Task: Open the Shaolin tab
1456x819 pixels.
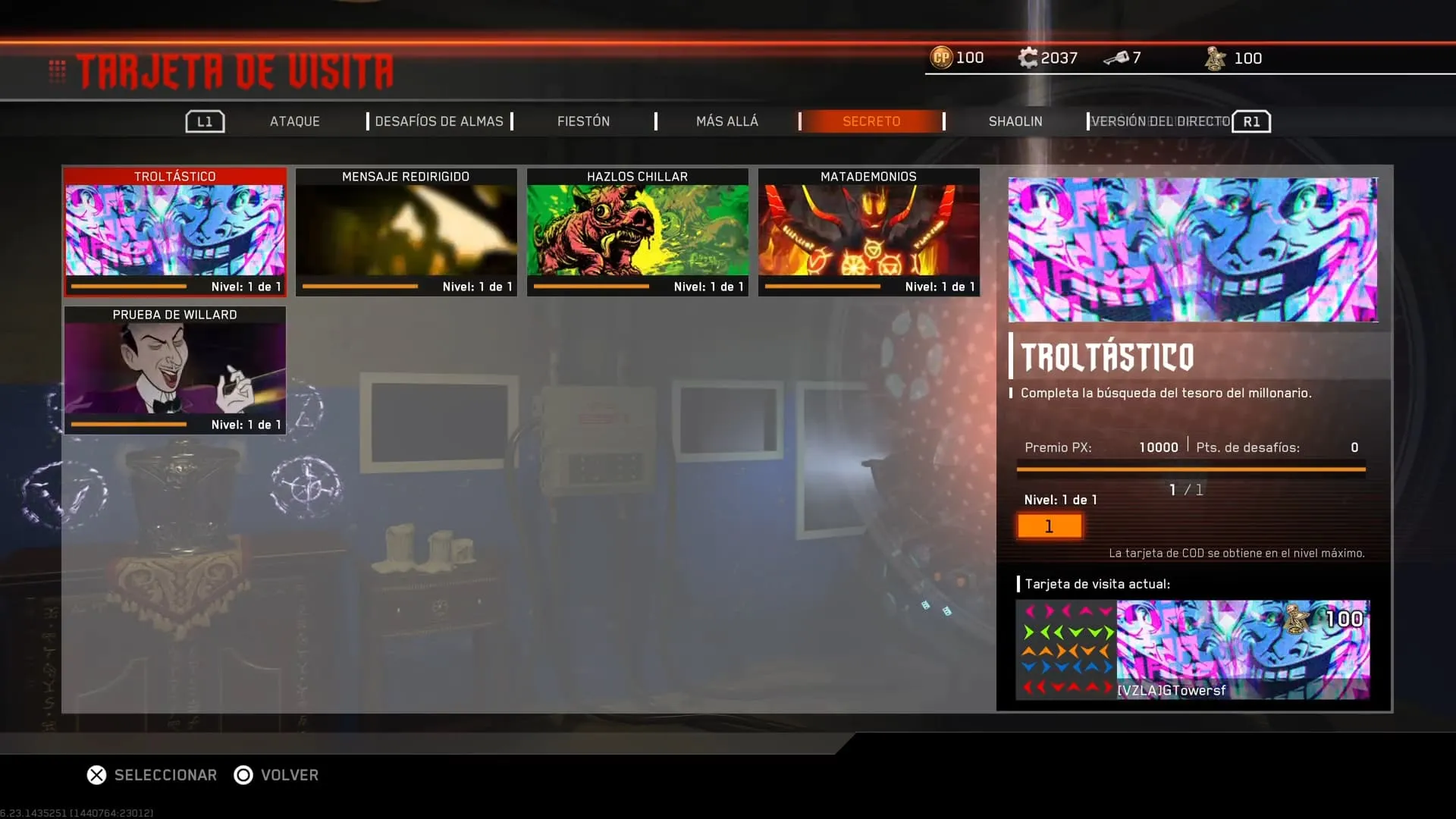Action: click(x=1015, y=121)
